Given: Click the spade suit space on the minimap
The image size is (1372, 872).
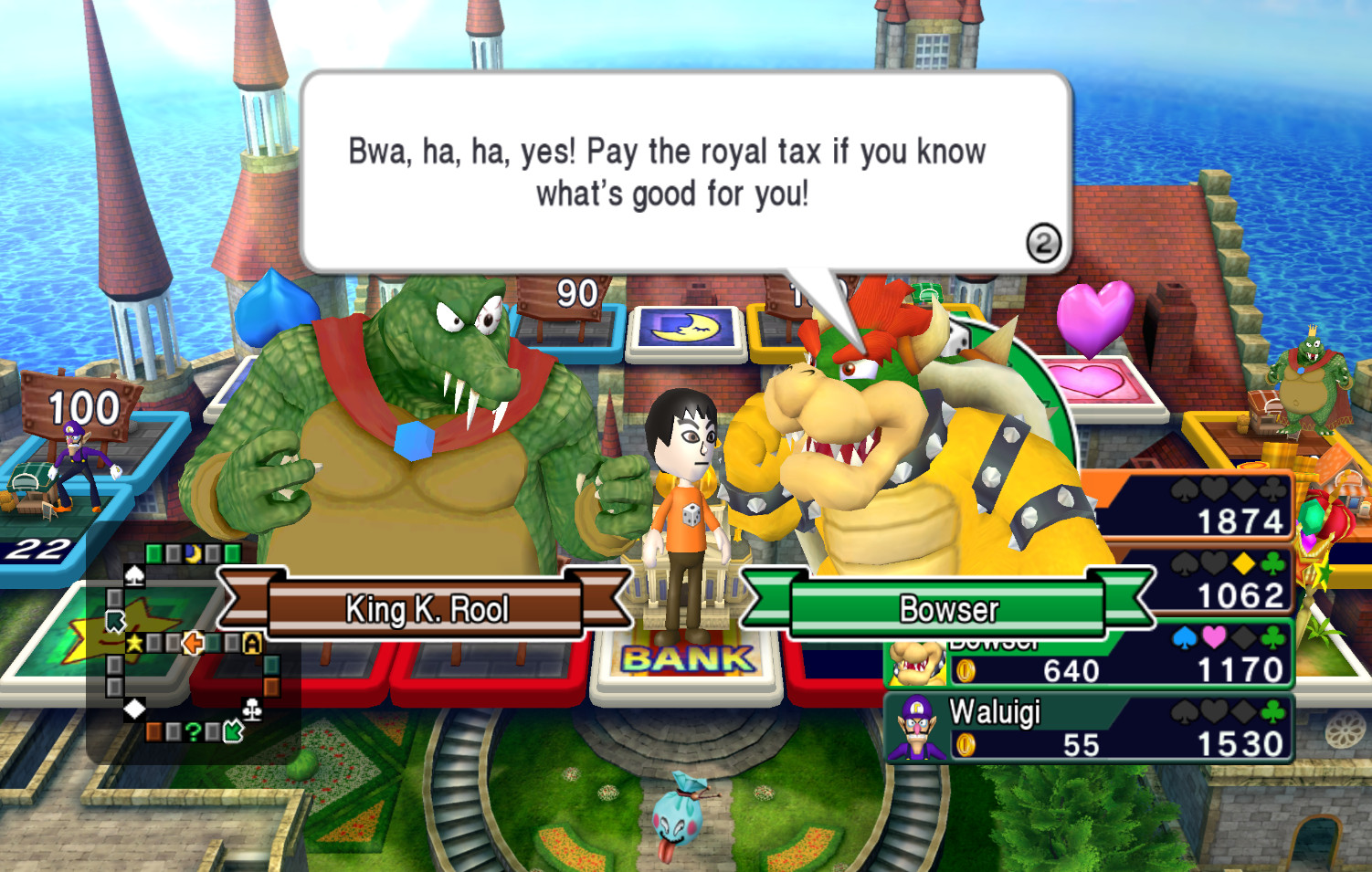Looking at the screenshot, I should tap(134, 577).
